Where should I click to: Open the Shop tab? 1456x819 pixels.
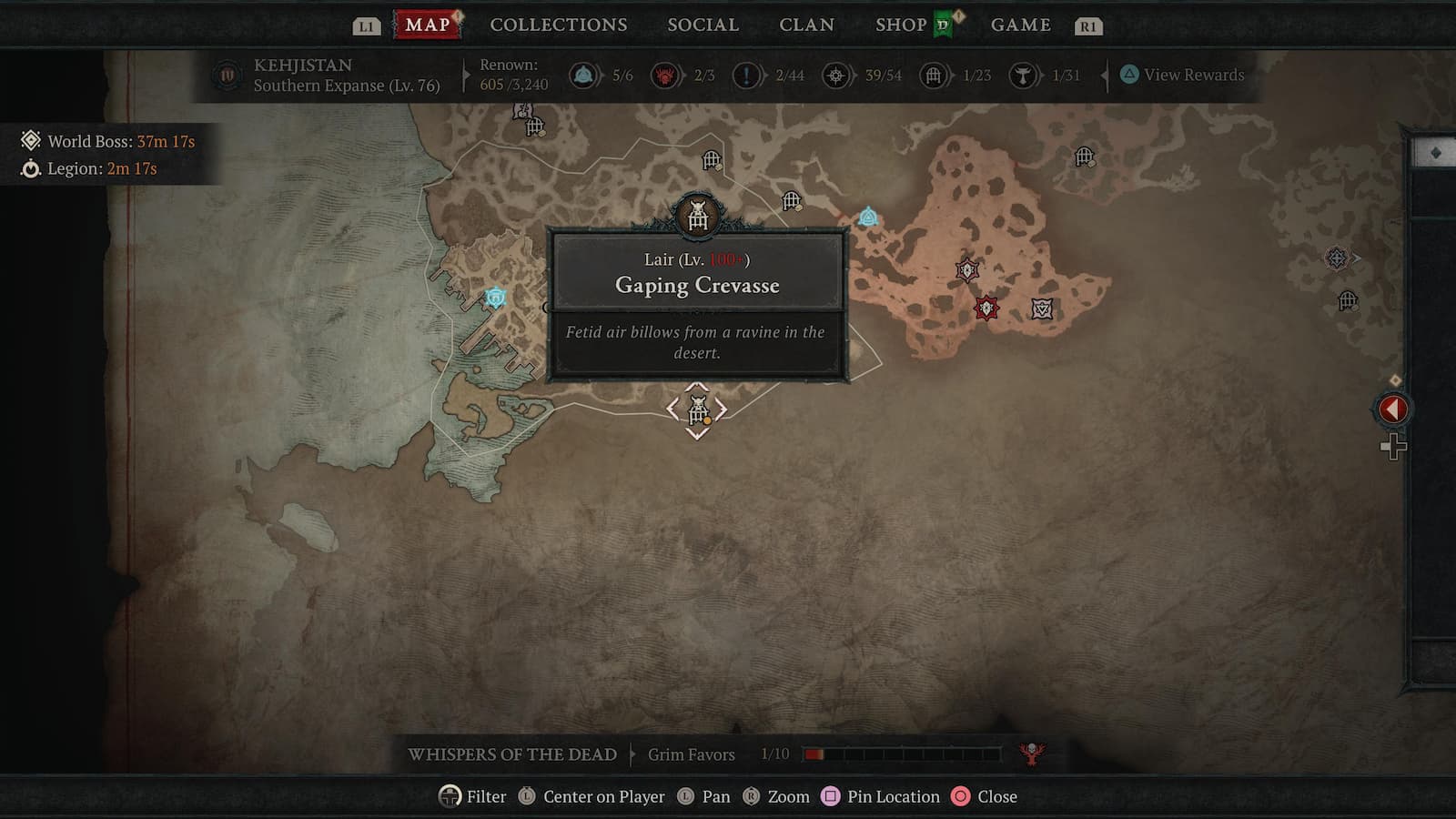coord(901,25)
